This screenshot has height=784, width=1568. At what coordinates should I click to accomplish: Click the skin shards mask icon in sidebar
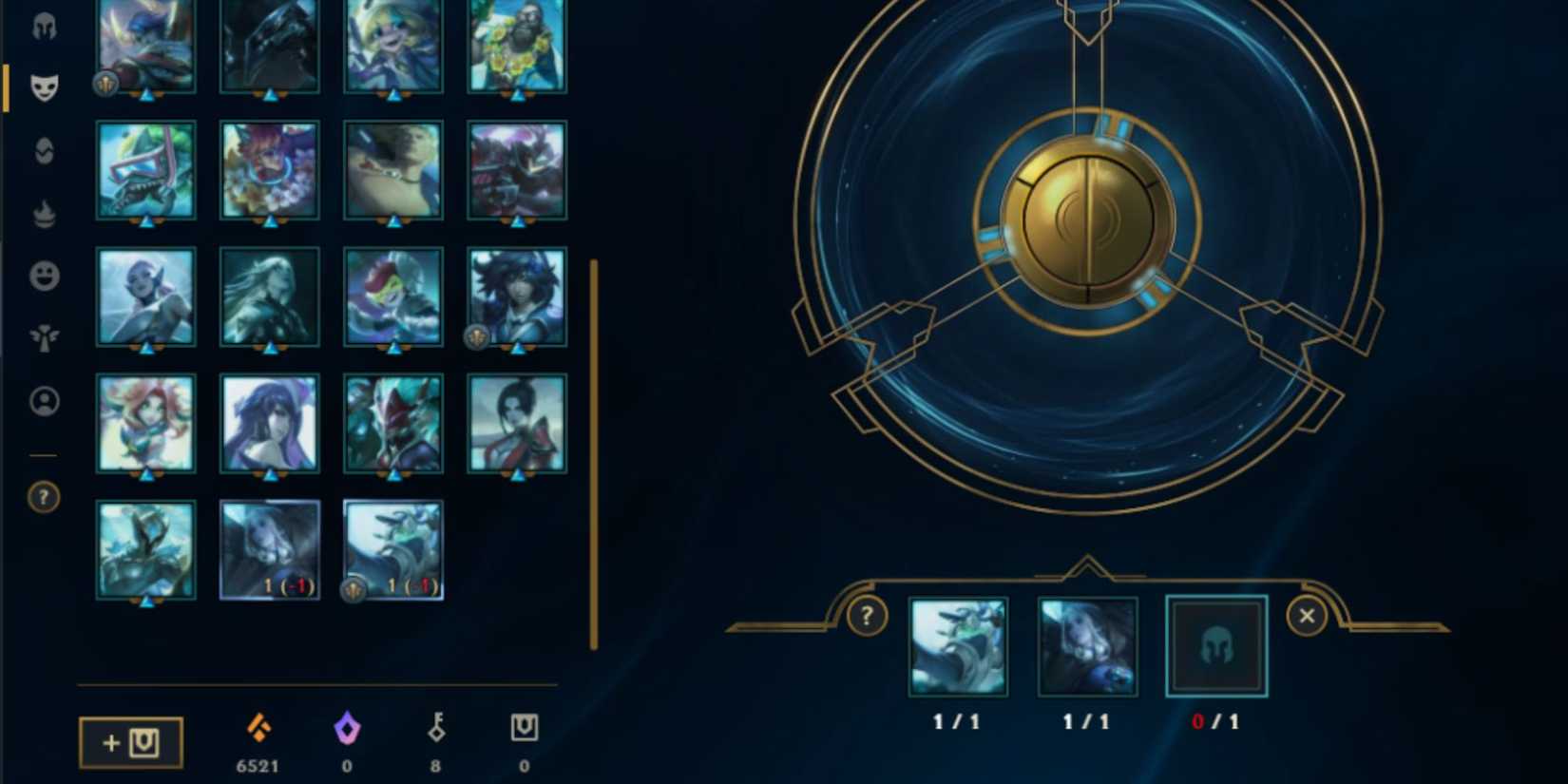point(43,86)
